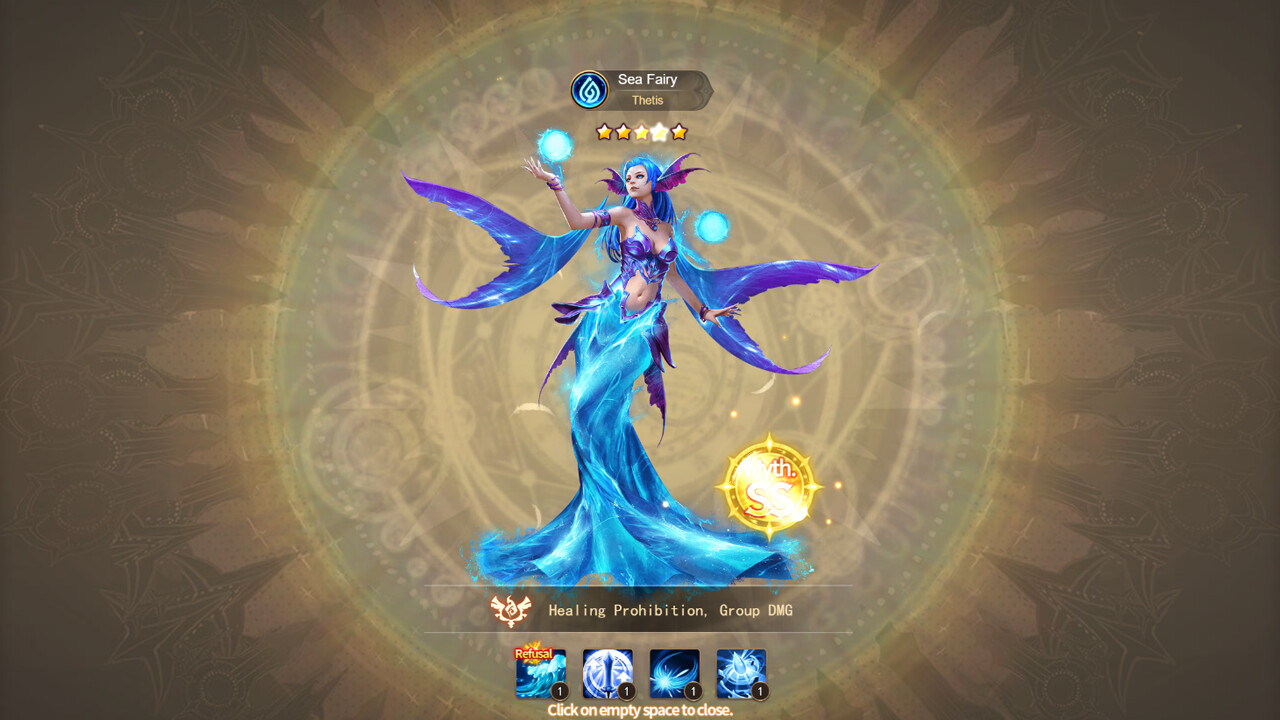
Task: Select the wave-shaped Refusal skill icon
Action: (x=540, y=675)
